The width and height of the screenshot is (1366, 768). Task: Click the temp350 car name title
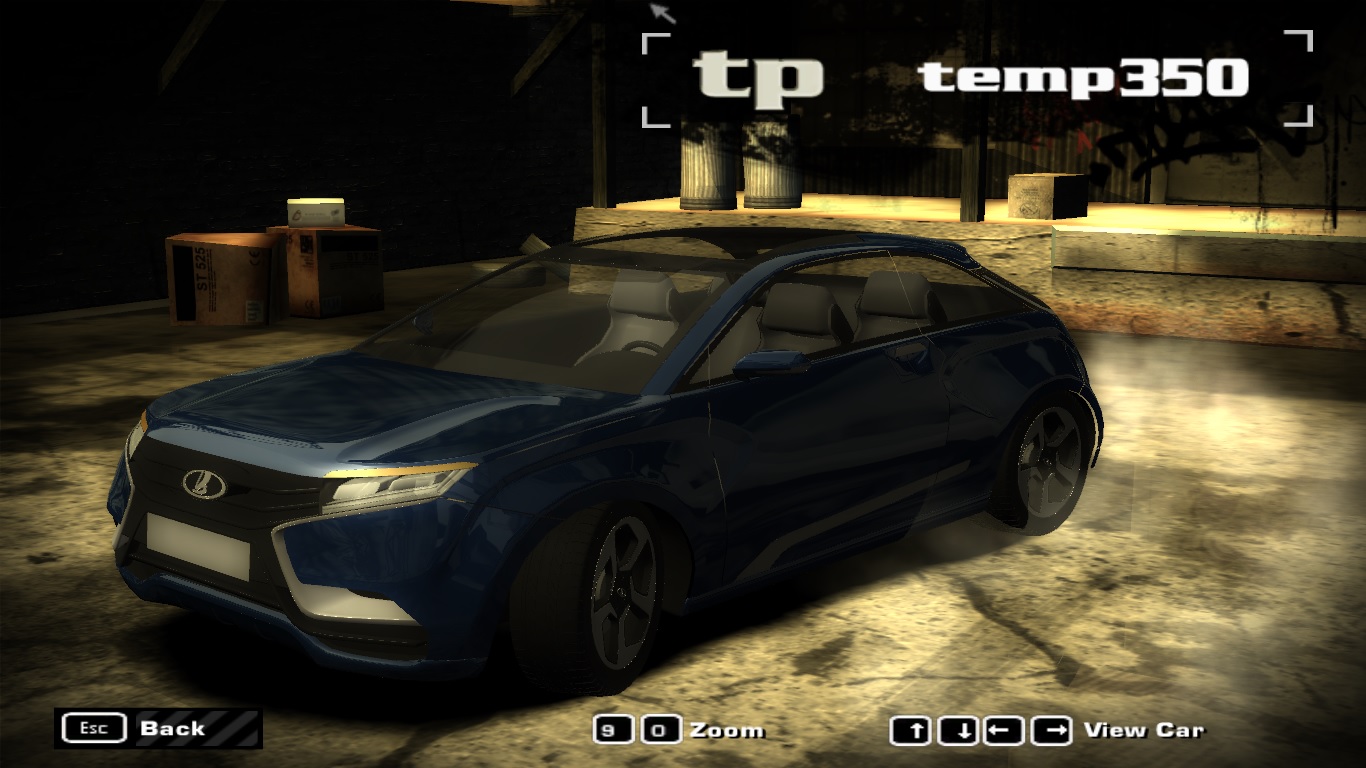(1082, 78)
